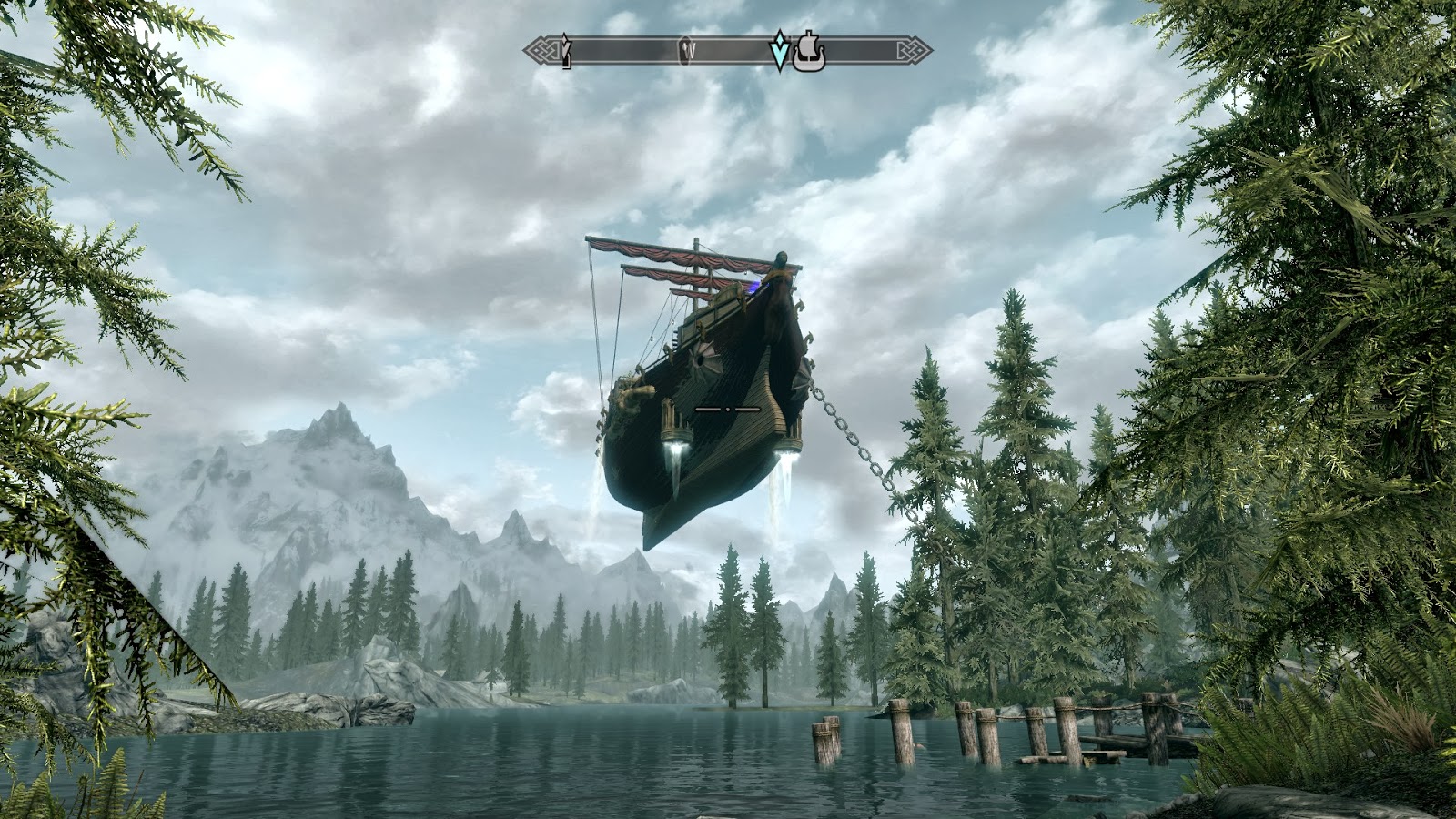Select the blue quest arrow on the compass
This screenshot has width=1456, height=819.
click(x=780, y=51)
